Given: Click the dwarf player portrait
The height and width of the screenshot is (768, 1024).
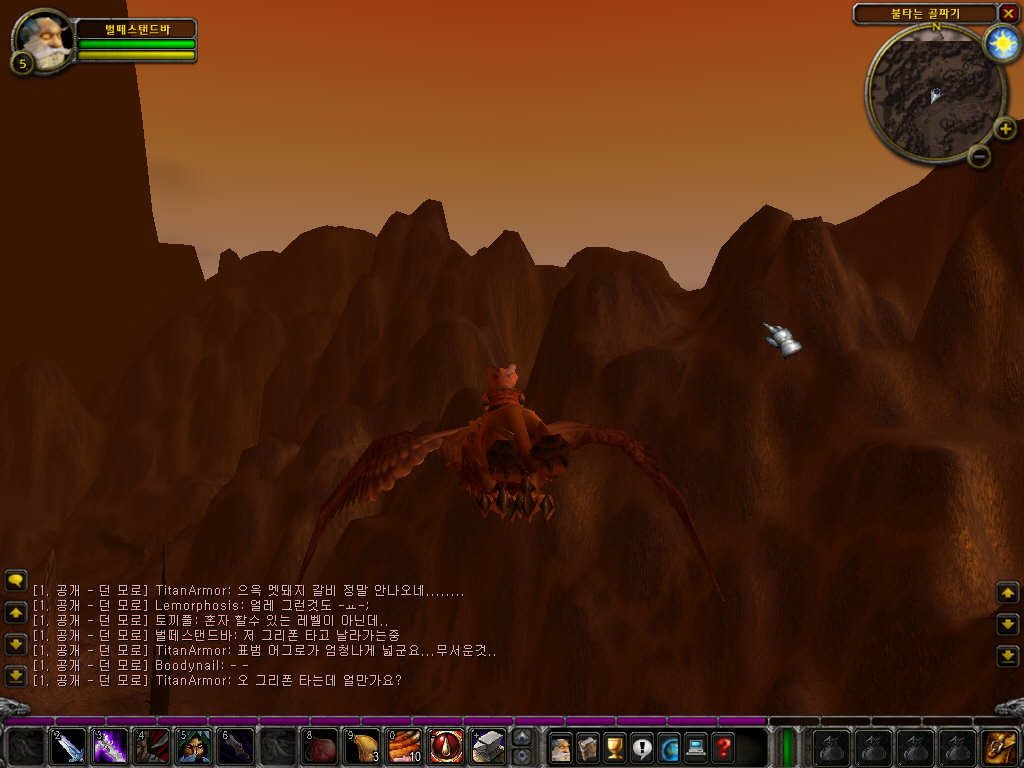Looking at the screenshot, I should 42,38.
